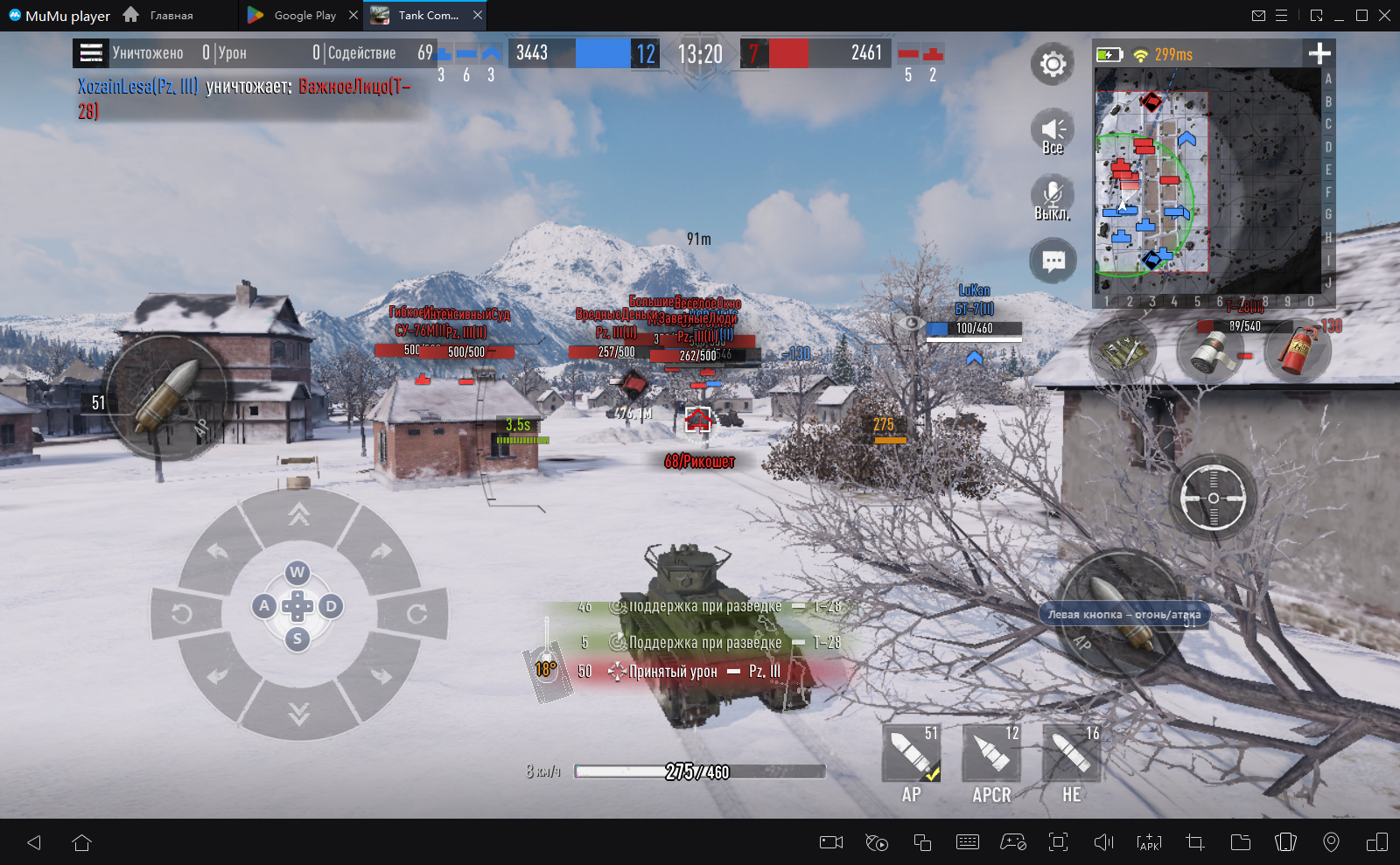Open the hamburger menu in the stats bar
Screen dimensions: 1400x865
pyautogui.click(x=91, y=52)
